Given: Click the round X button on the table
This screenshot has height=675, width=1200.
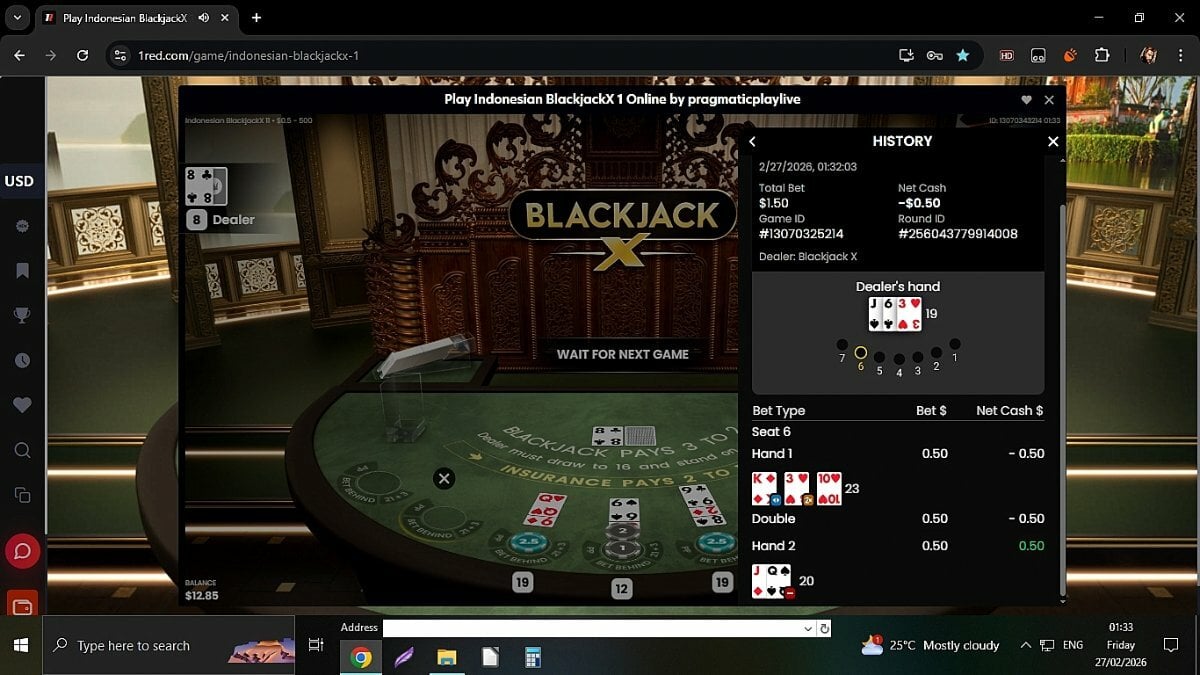Looking at the screenshot, I should [444, 479].
